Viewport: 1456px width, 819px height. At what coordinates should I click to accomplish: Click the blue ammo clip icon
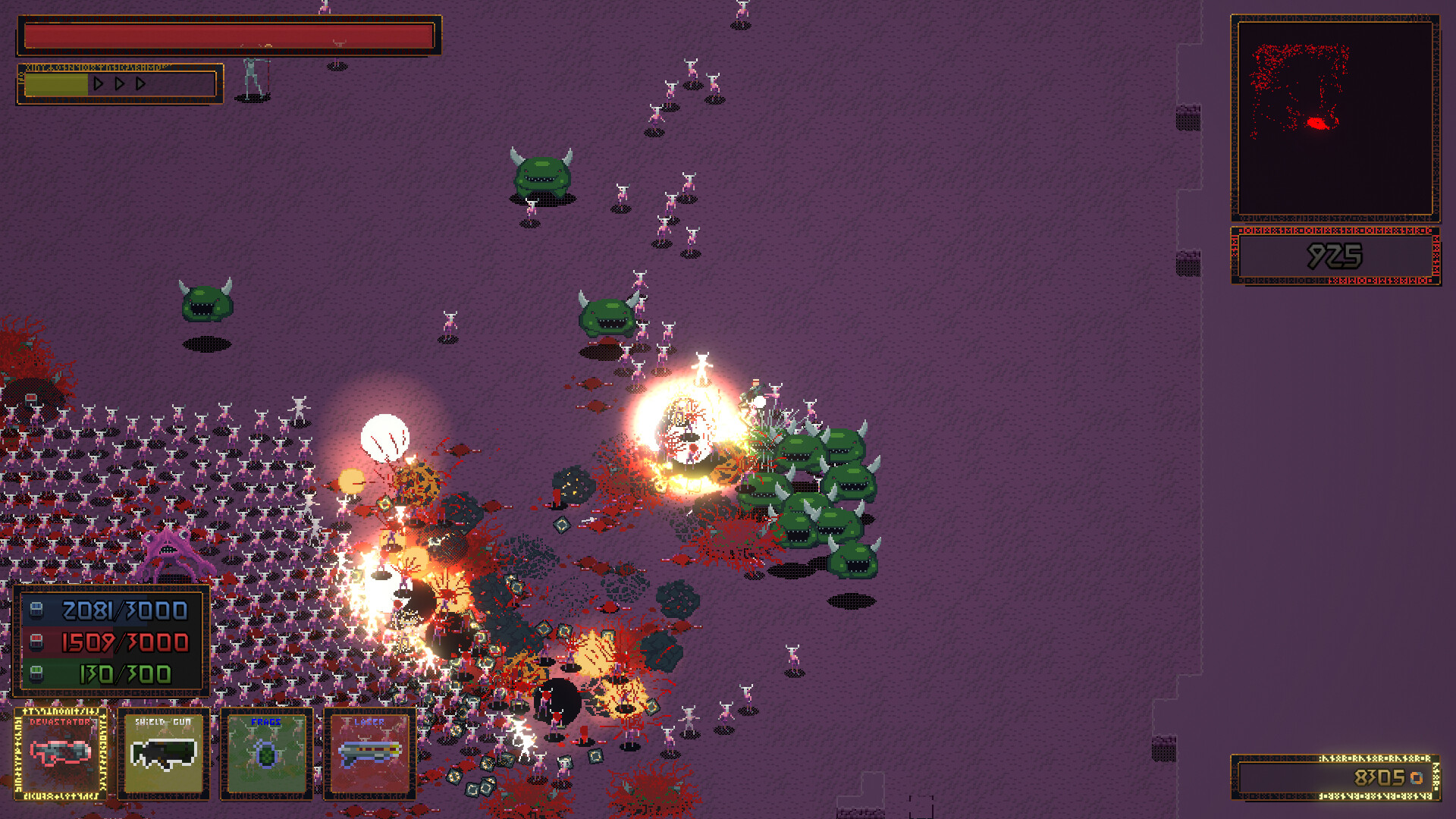[36, 611]
